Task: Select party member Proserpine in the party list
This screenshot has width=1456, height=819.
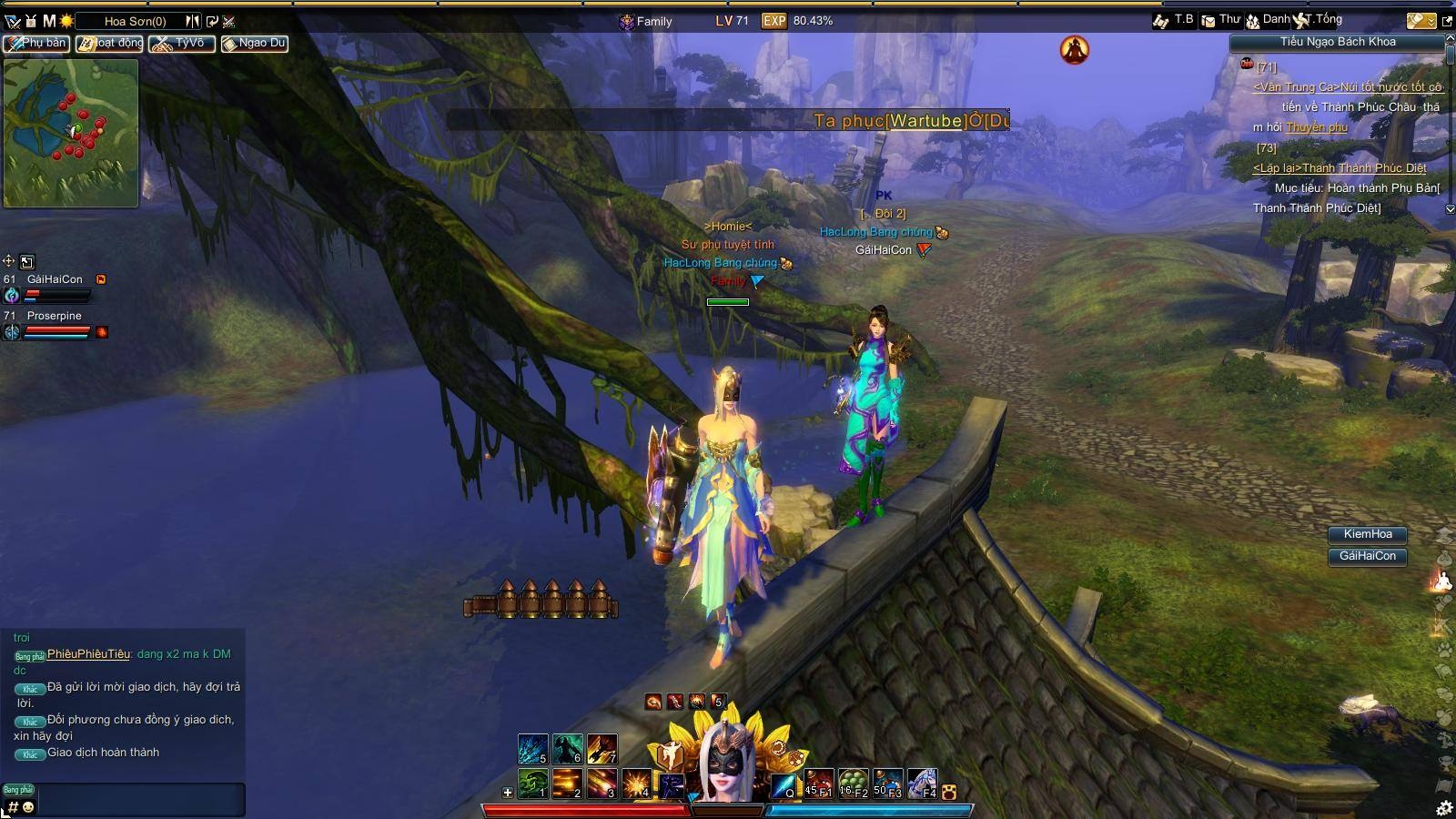Action: click(54, 316)
